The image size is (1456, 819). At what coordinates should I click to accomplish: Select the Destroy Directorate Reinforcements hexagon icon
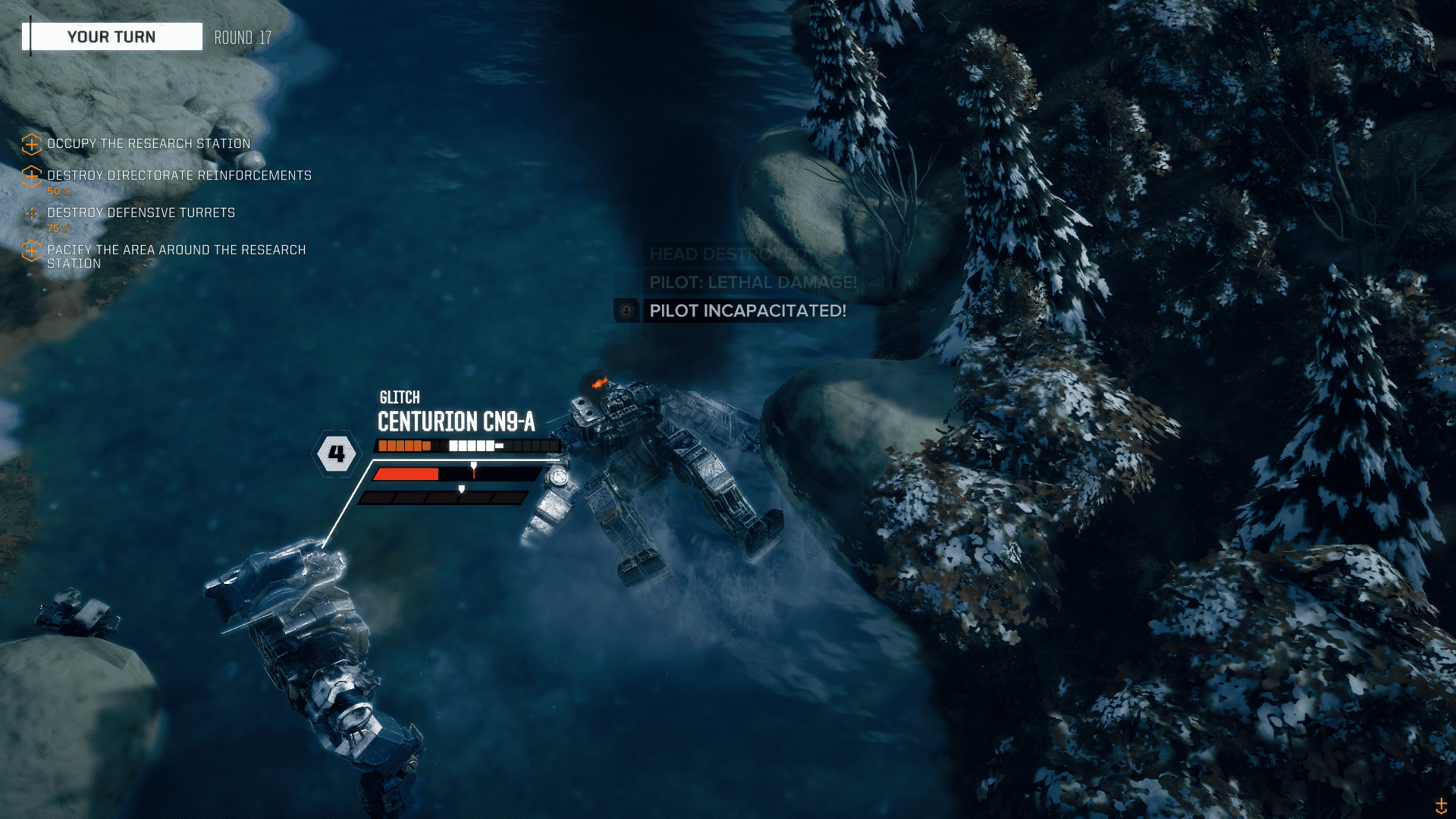31,176
